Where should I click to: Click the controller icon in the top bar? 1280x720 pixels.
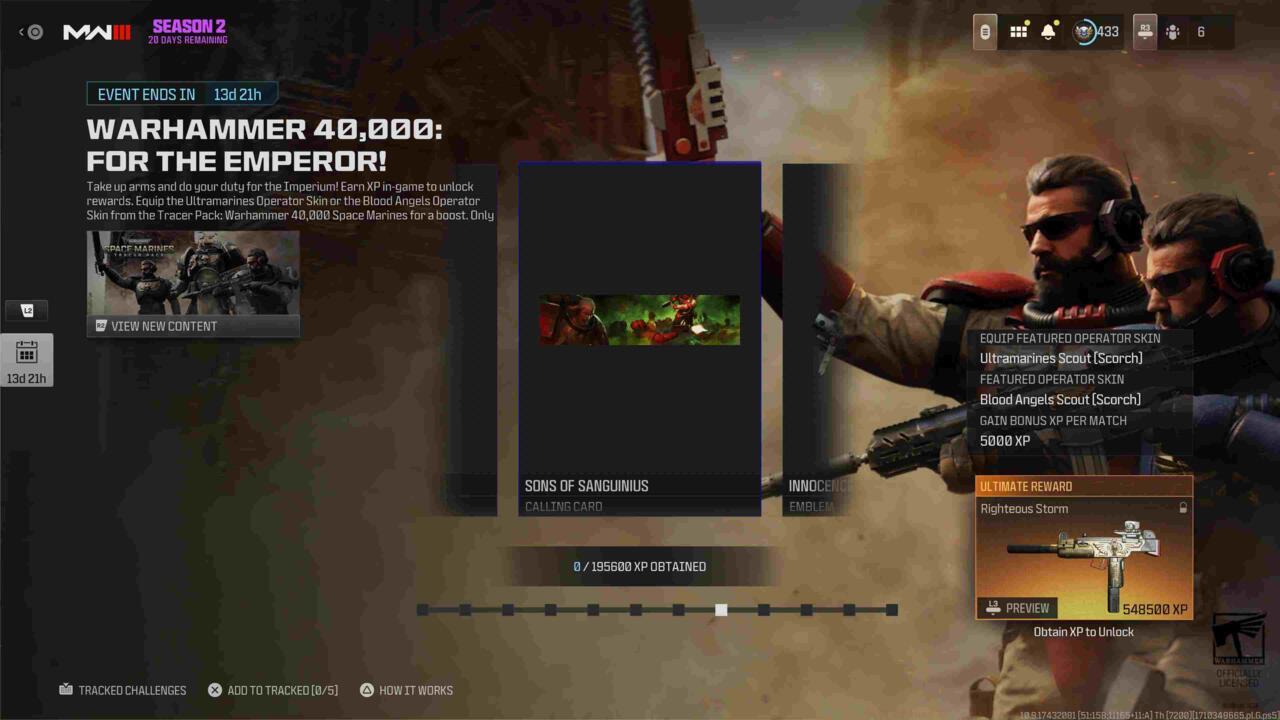pyautogui.click(x=985, y=31)
